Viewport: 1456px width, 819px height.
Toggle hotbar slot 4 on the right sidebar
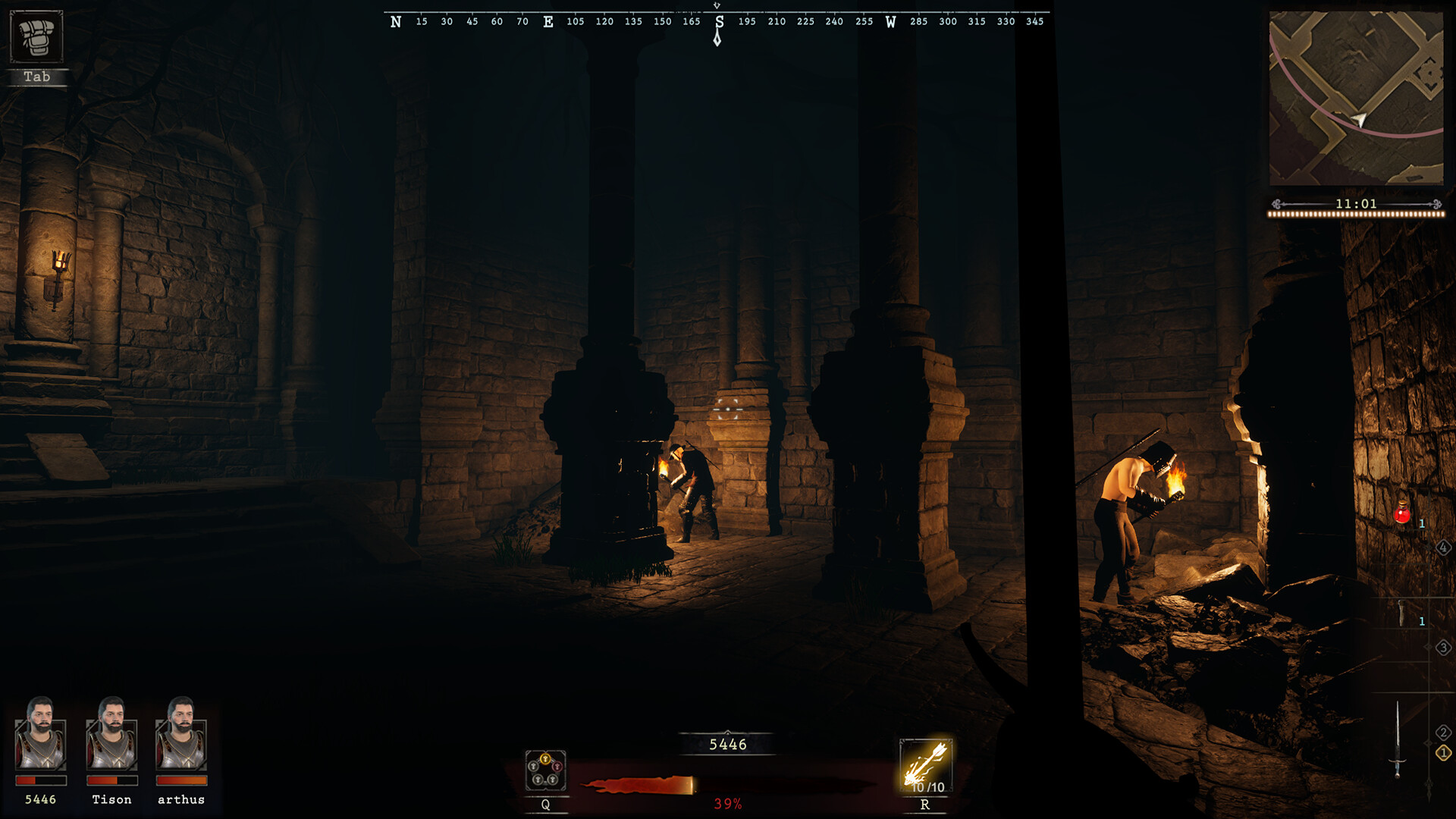(x=1443, y=548)
